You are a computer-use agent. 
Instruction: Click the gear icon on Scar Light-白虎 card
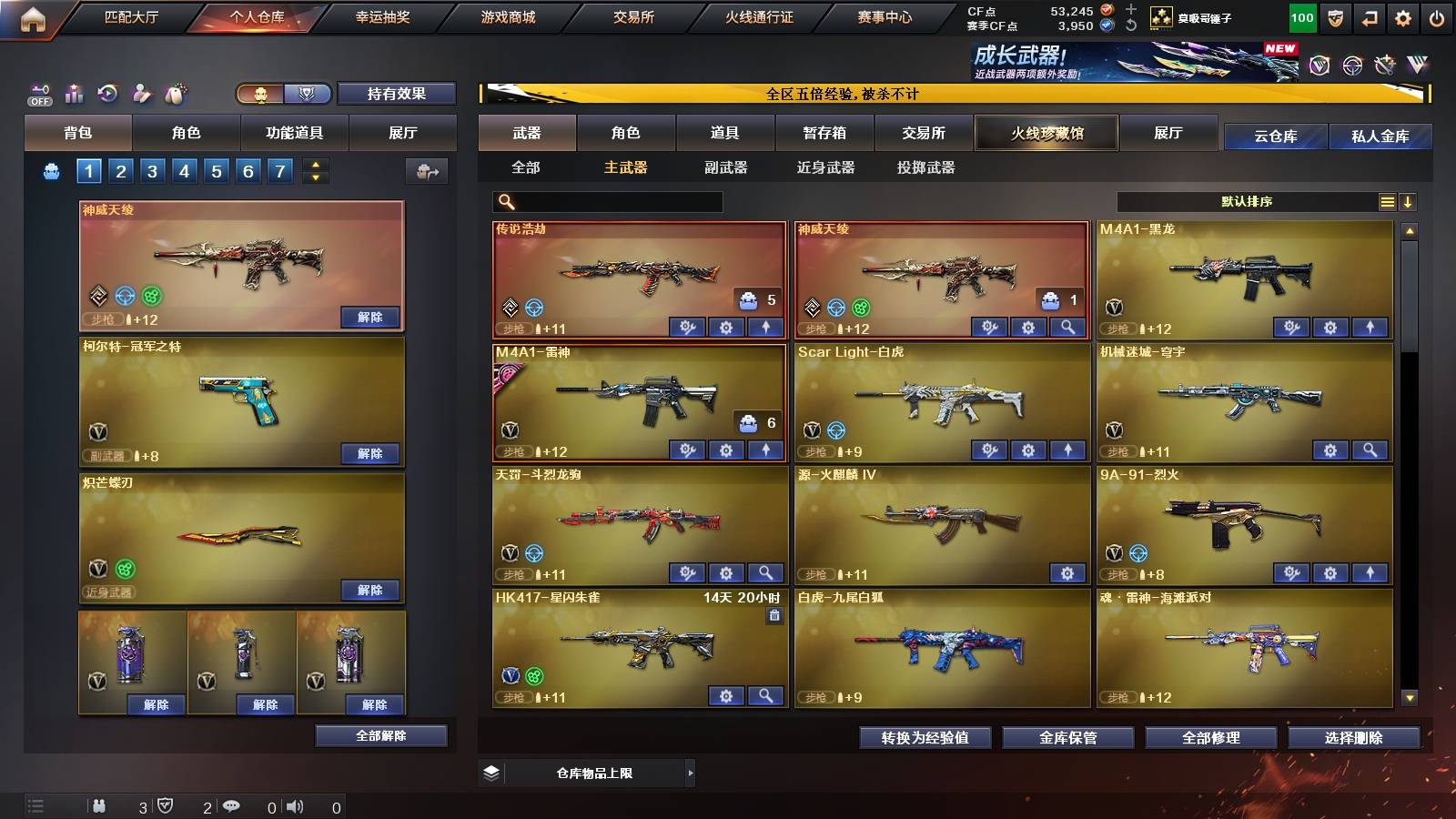1026,450
